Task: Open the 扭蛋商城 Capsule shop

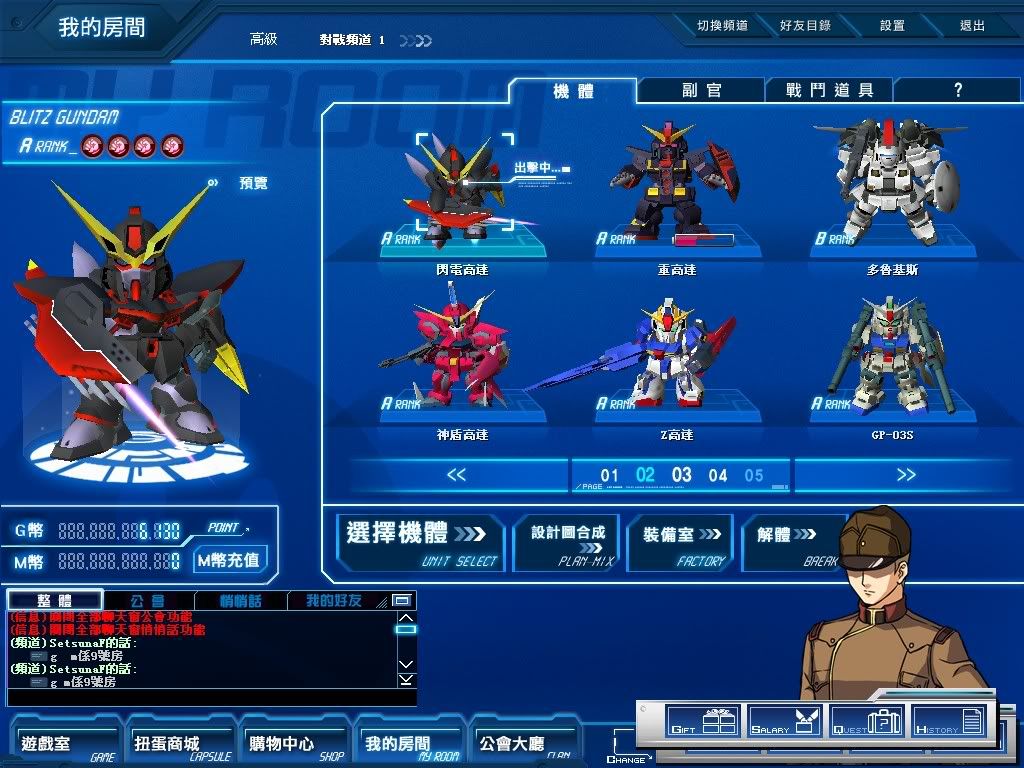Action: (x=167, y=745)
